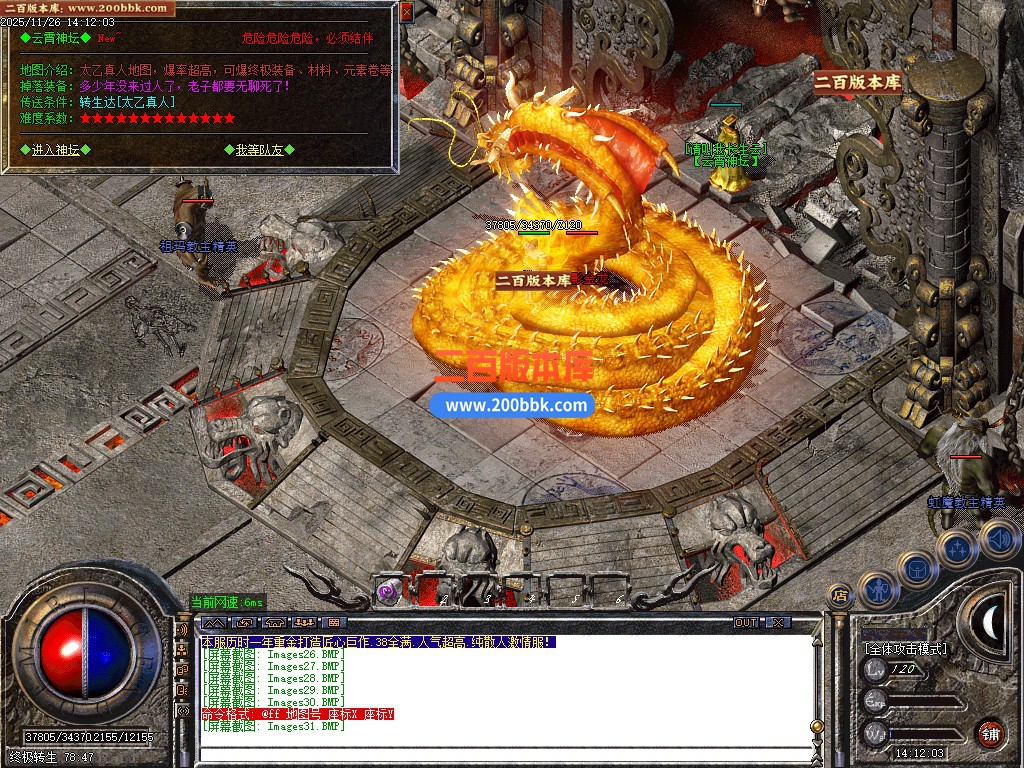Click the X button beside OUT

pos(776,623)
